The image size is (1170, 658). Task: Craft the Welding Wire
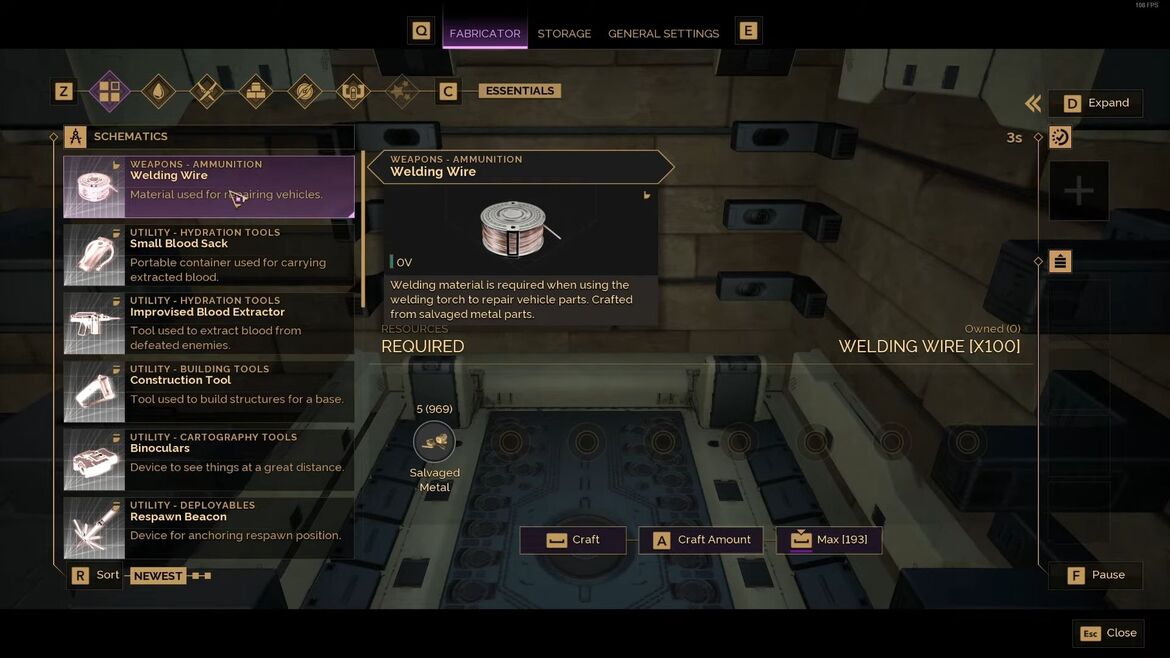(573, 540)
